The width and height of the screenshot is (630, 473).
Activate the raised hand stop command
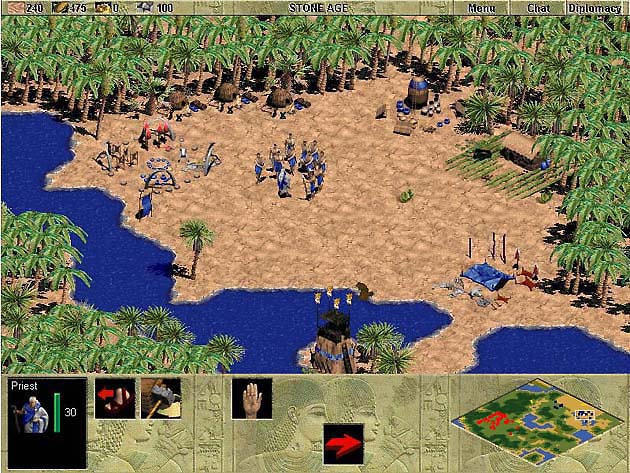click(251, 397)
